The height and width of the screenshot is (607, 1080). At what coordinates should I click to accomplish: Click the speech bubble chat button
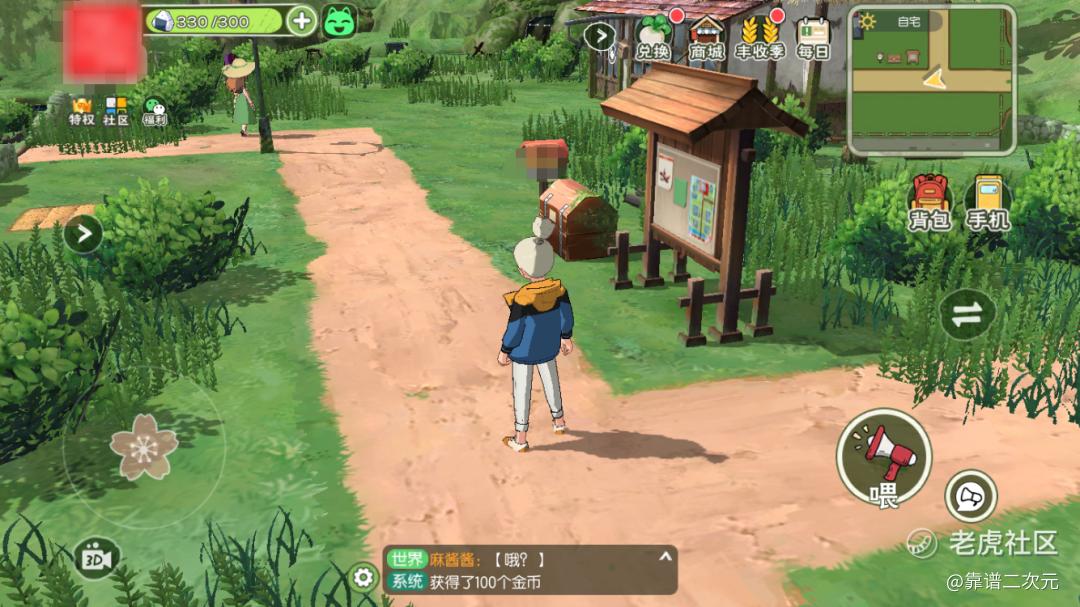tap(970, 496)
